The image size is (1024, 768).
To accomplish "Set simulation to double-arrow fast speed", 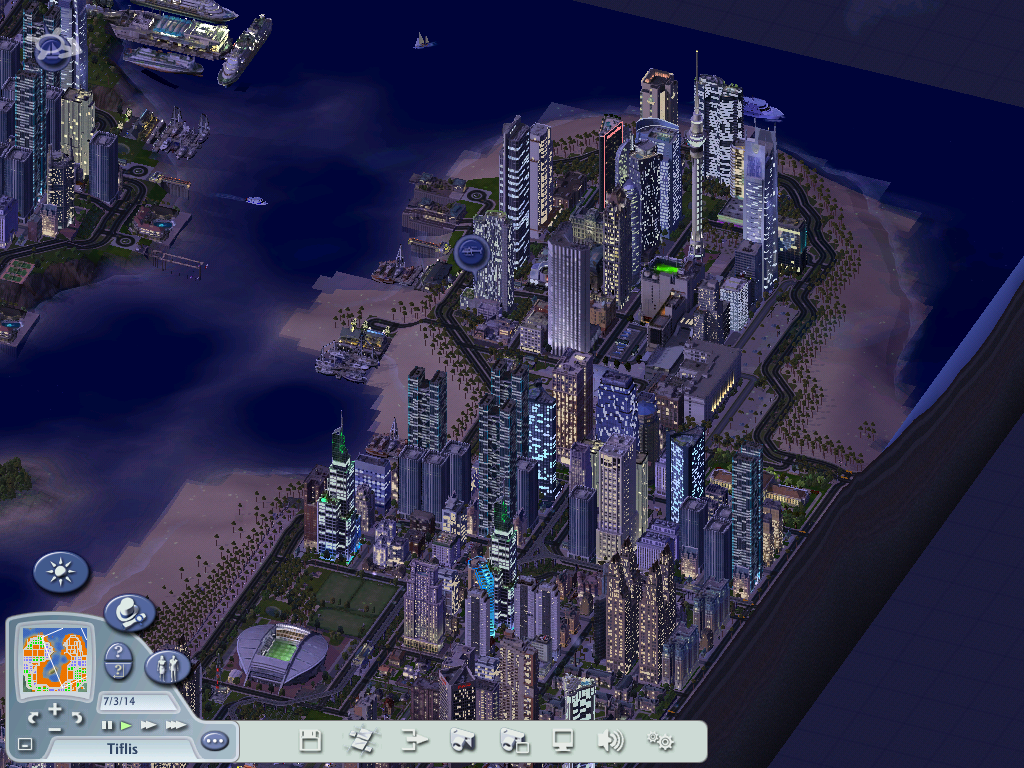I will coord(149,725).
